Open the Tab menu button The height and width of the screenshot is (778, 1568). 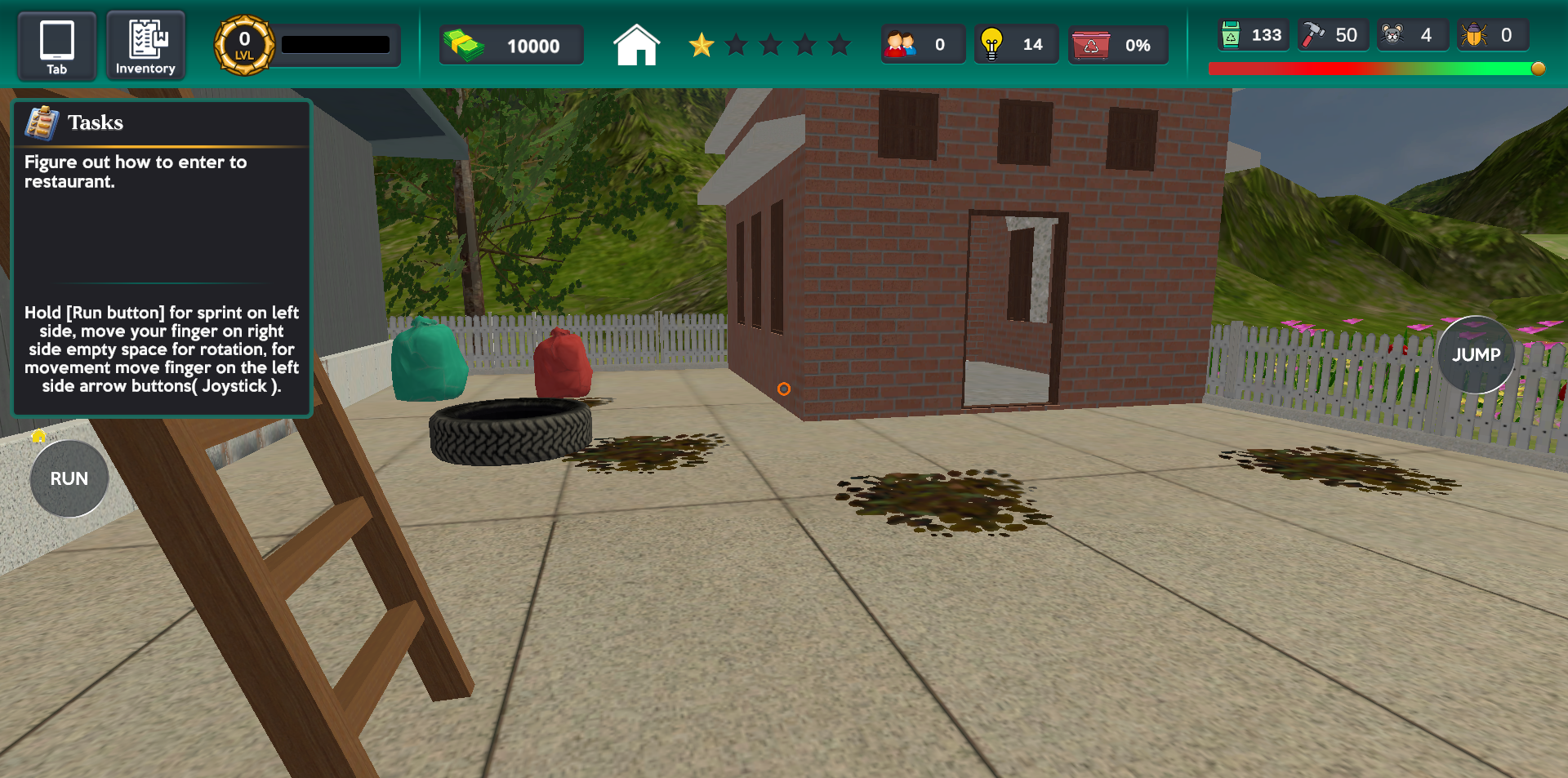pyautogui.click(x=56, y=45)
